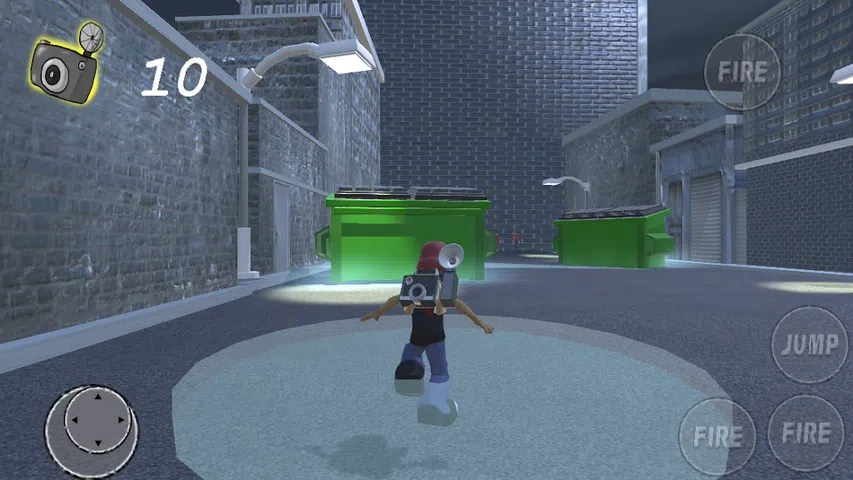The height and width of the screenshot is (480, 853).
Task: Click the virtual joystick pad
Action: (92, 427)
